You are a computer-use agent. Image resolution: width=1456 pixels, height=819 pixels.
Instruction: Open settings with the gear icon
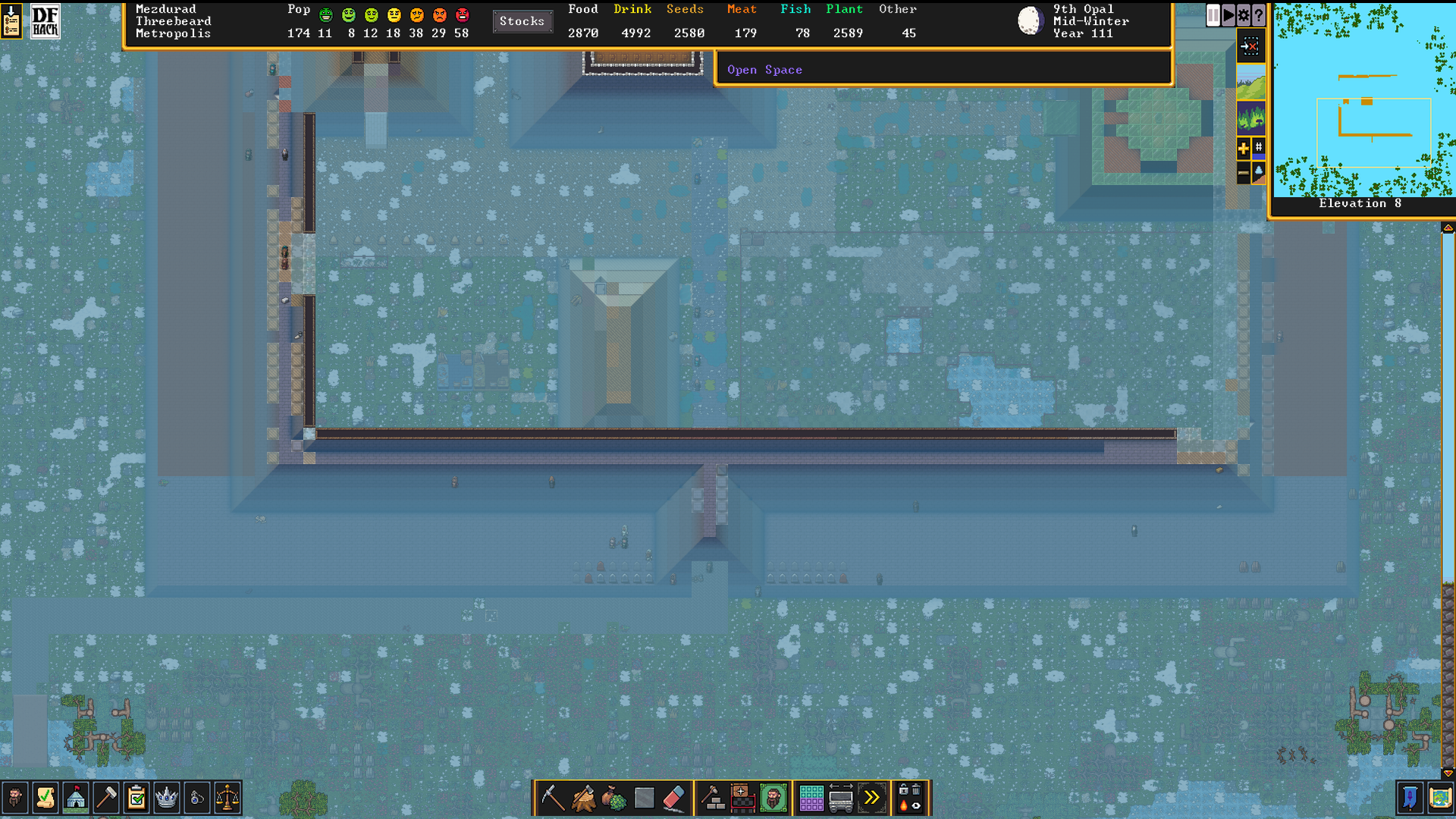(x=1244, y=14)
